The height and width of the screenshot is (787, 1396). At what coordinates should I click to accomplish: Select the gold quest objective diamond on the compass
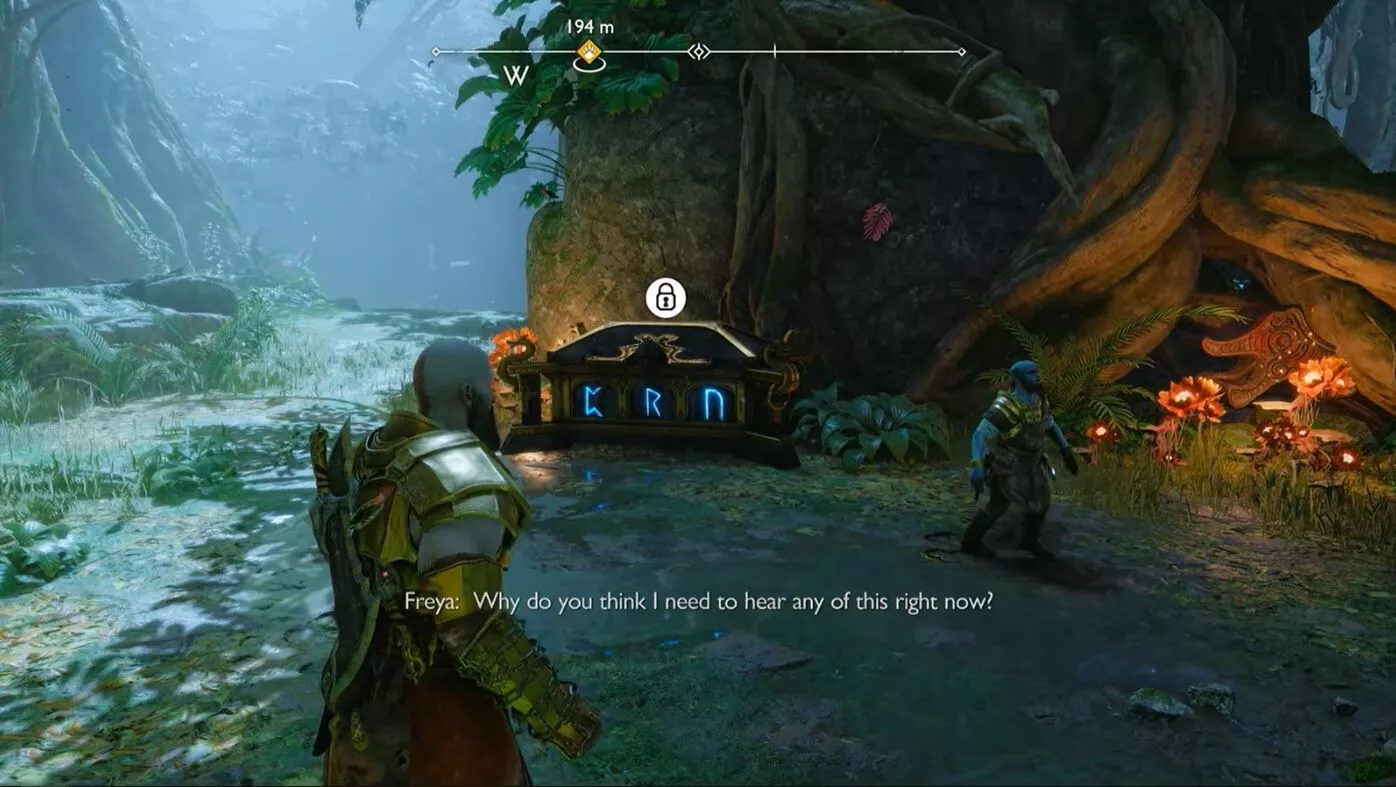(x=589, y=49)
